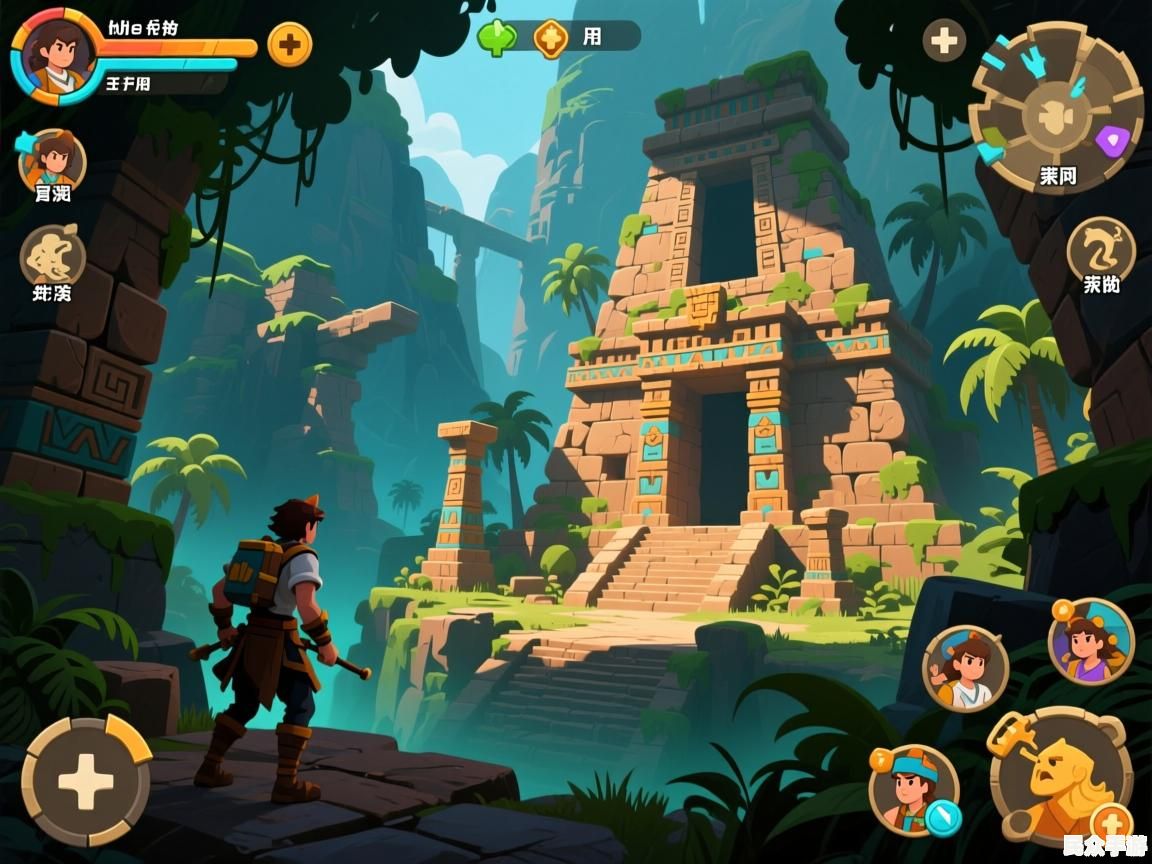Screen dimensions: 1152x864
Task: Use the large round plus button at bottom-left
Action: click(86, 781)
